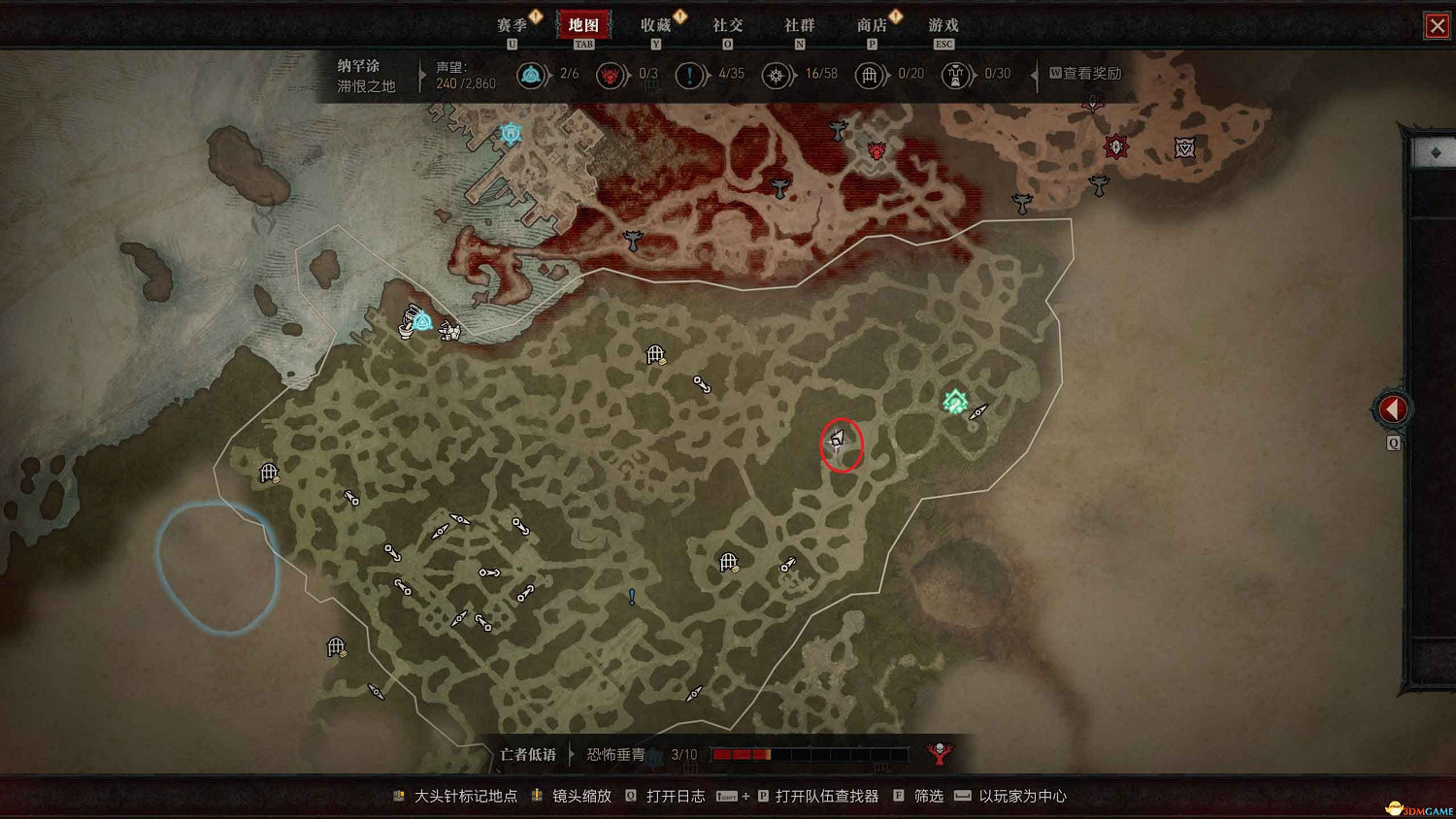Click the blue exclamation quest marker on the map
1456x819 pixels.
(631, 596)
